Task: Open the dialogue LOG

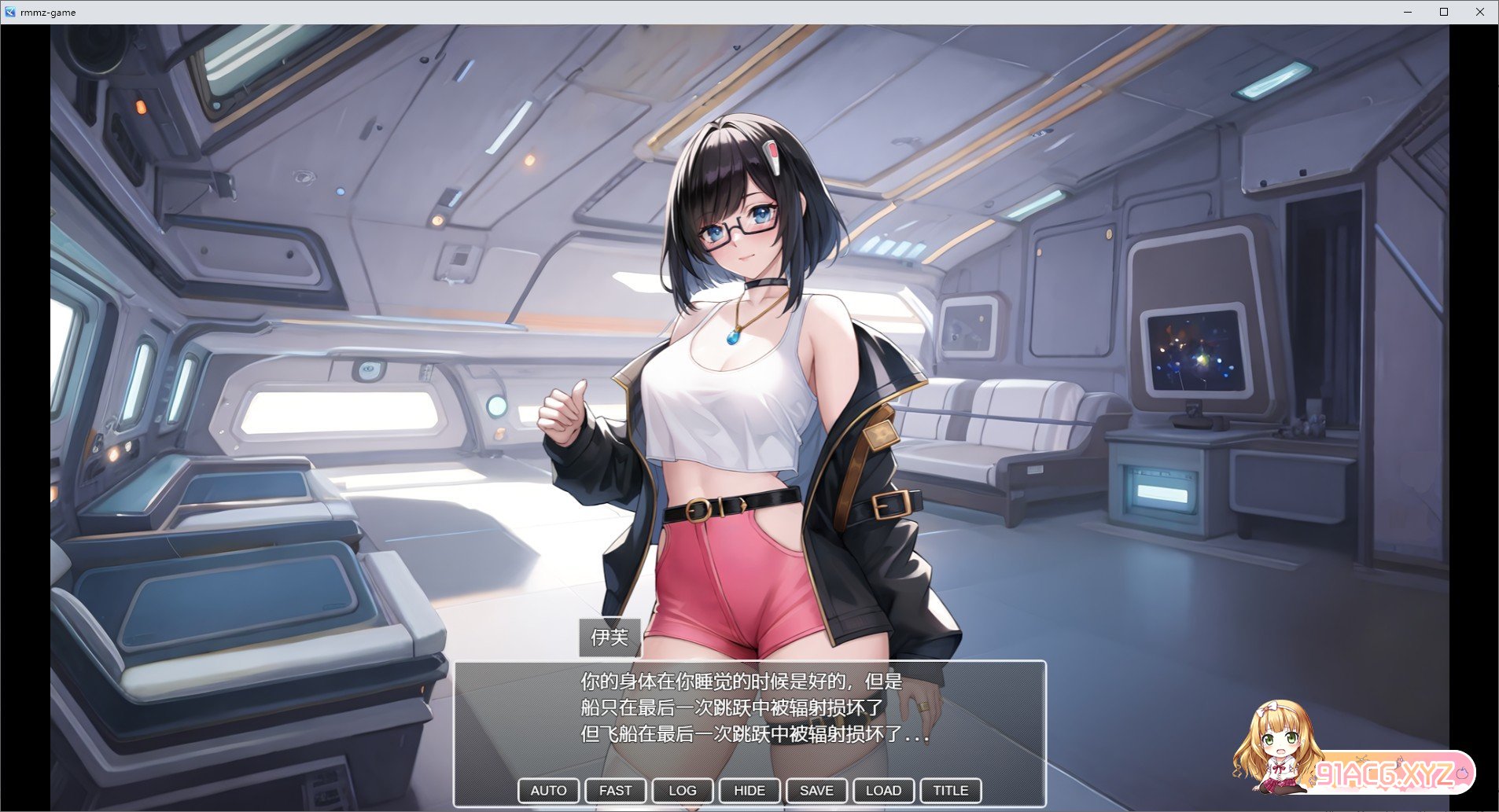Action: (x=682, y=790)
